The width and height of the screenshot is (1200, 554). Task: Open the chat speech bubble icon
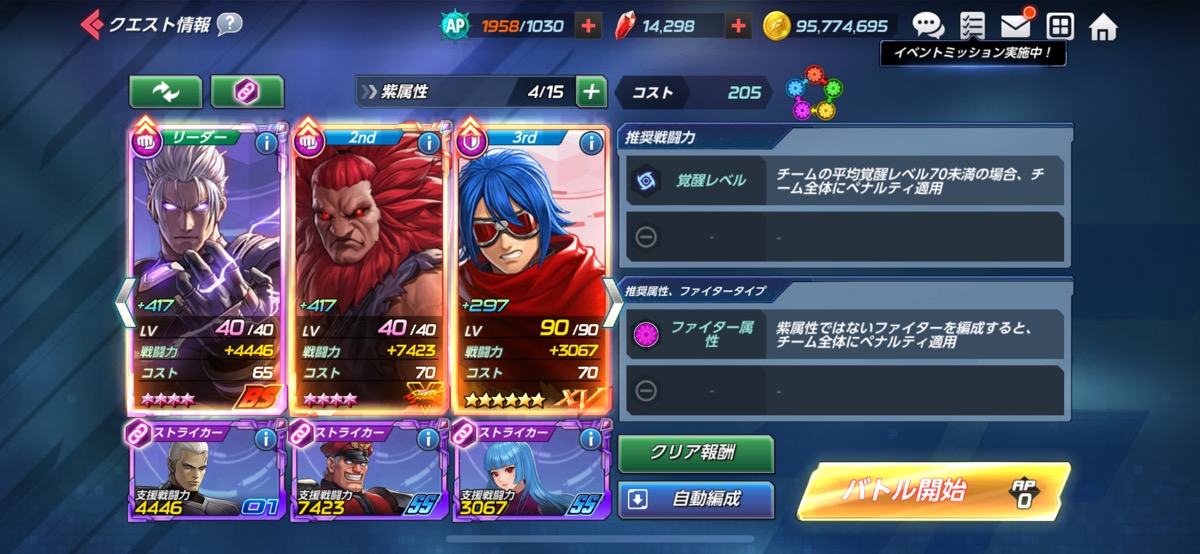click(x=927, y=26)
